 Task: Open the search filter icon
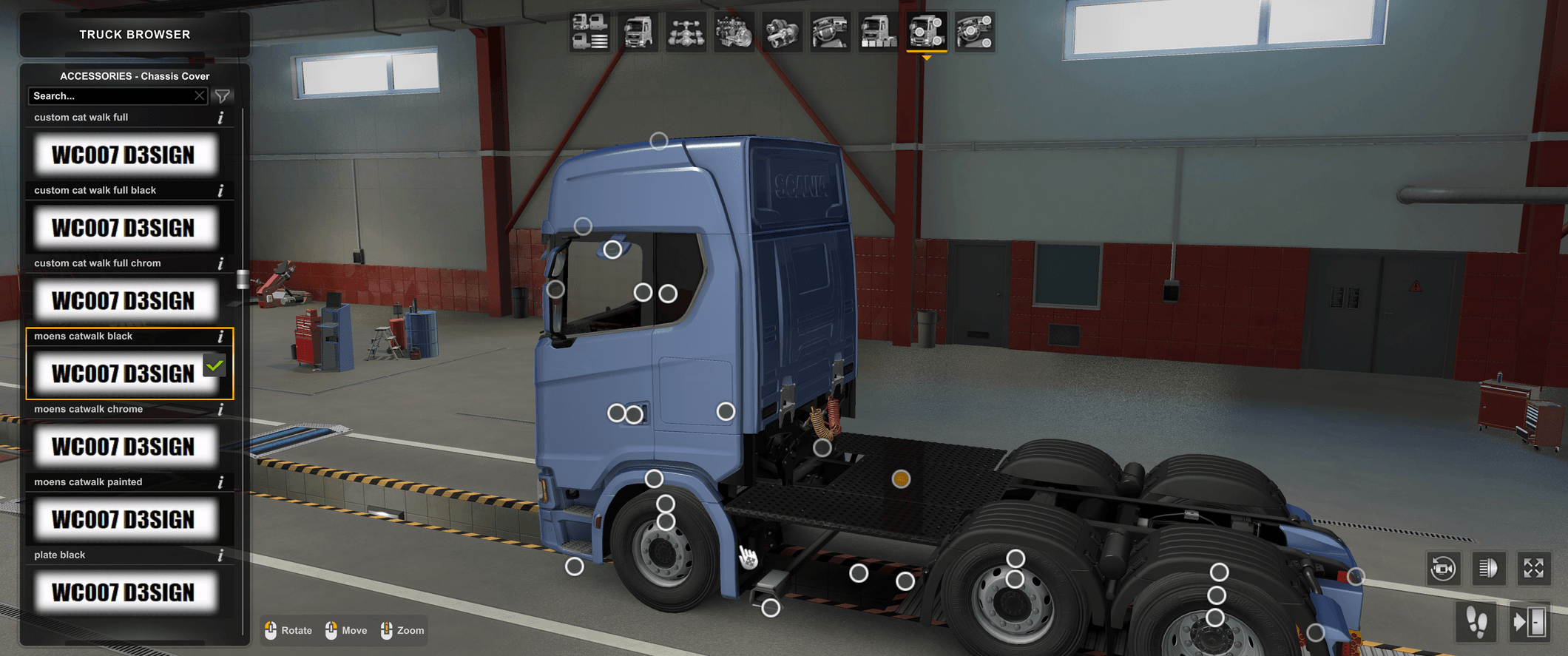(221, 95)
